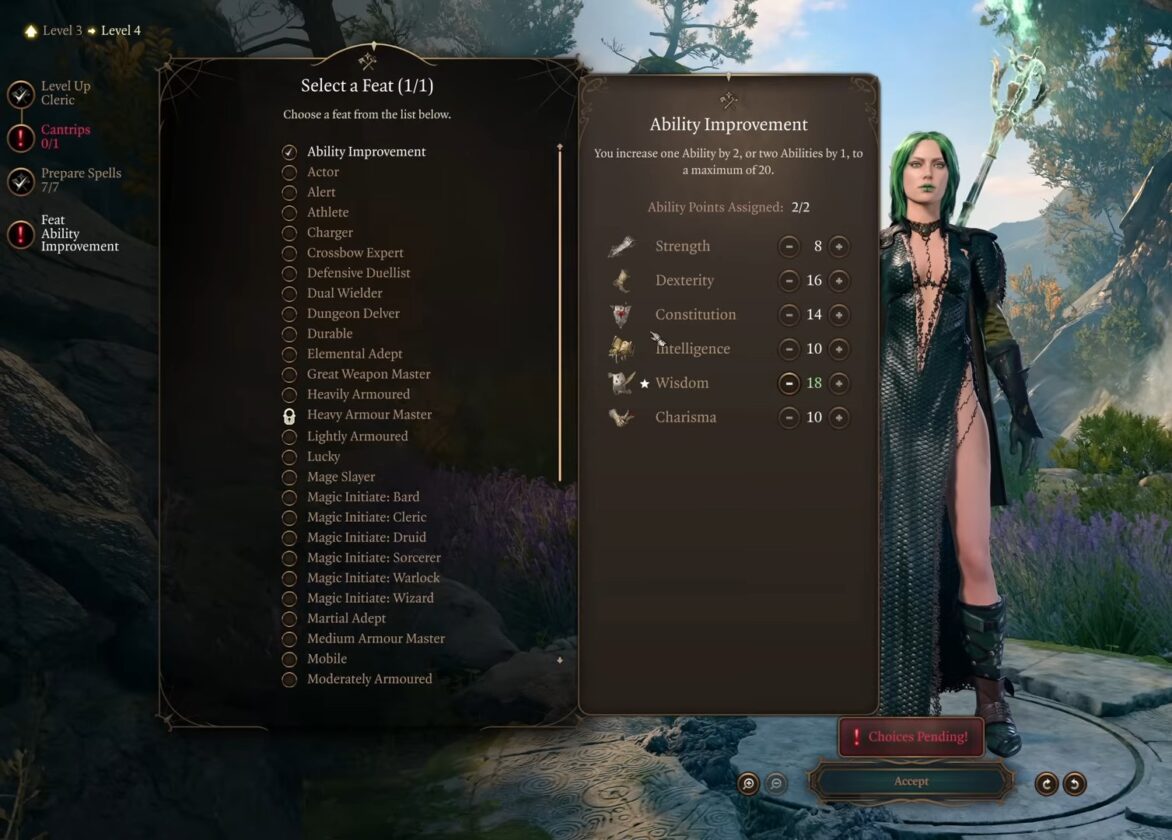The image size is (1172, 840).
Task: Click the Choices Pending warning
Action: point(910,737)
